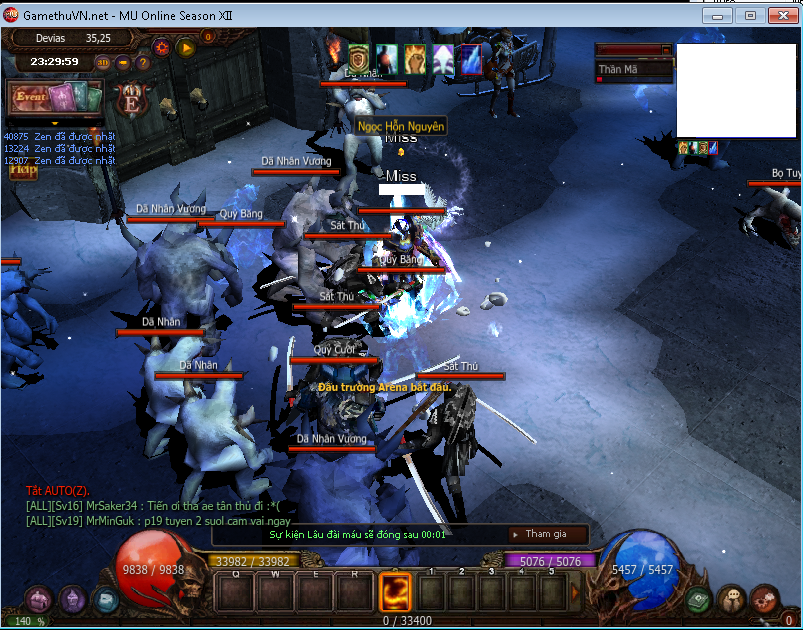Close the game window
The height and width of the screenshot is (630, 803).
tap(779, 16)
